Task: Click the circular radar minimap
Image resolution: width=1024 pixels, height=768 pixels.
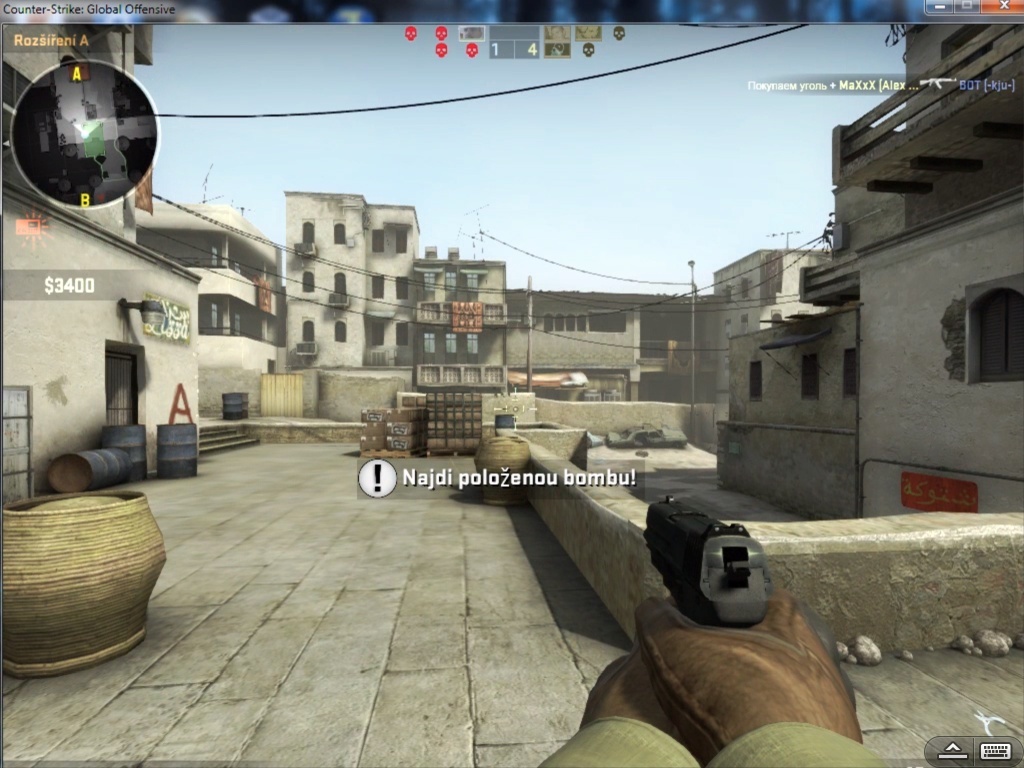Action: [x=85, y=135]
